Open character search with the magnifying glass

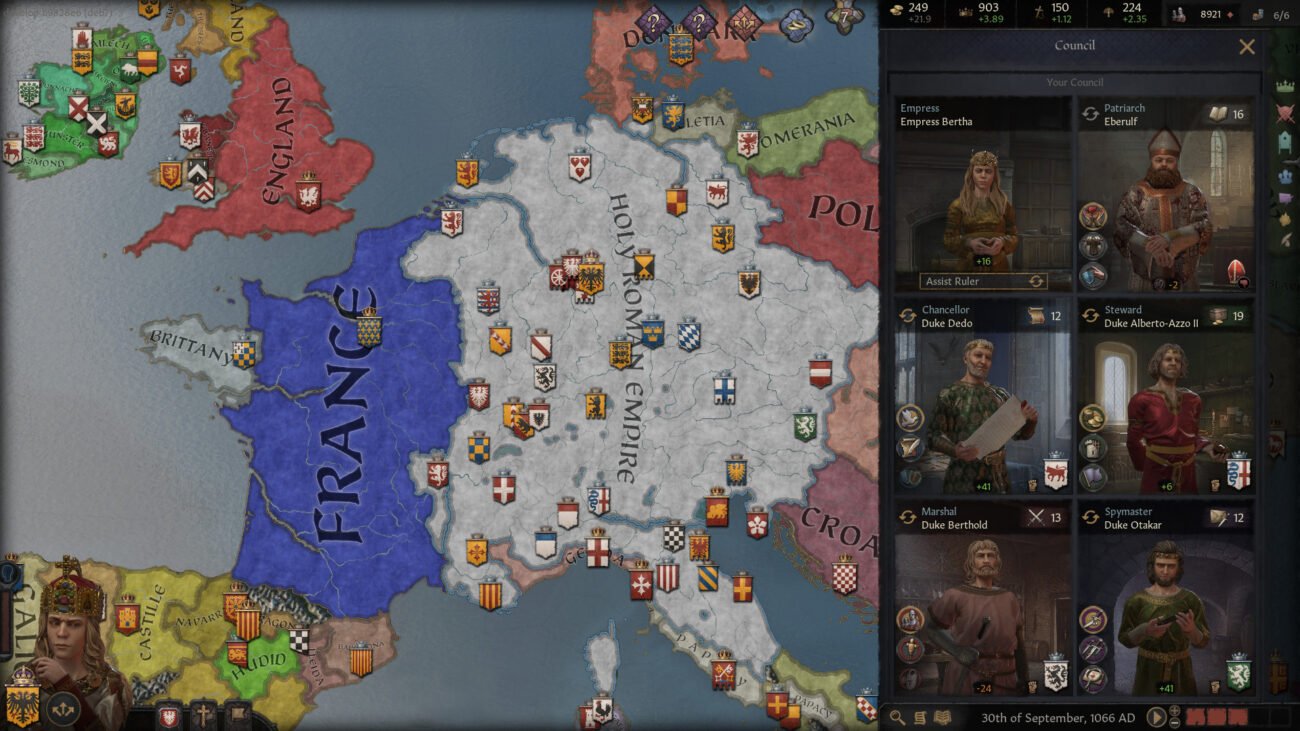pos(896,717)
